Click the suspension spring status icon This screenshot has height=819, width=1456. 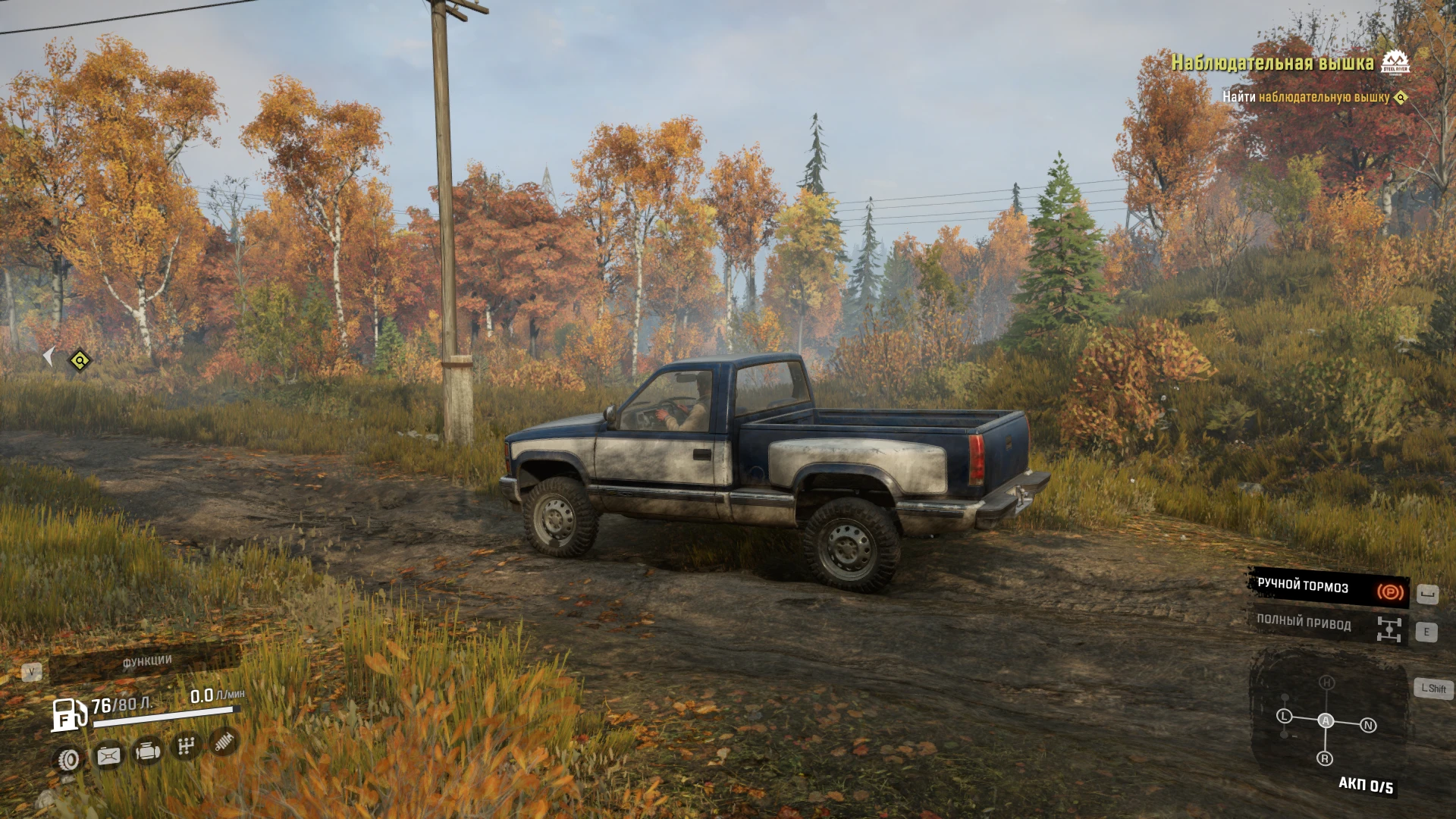(224, 742)
